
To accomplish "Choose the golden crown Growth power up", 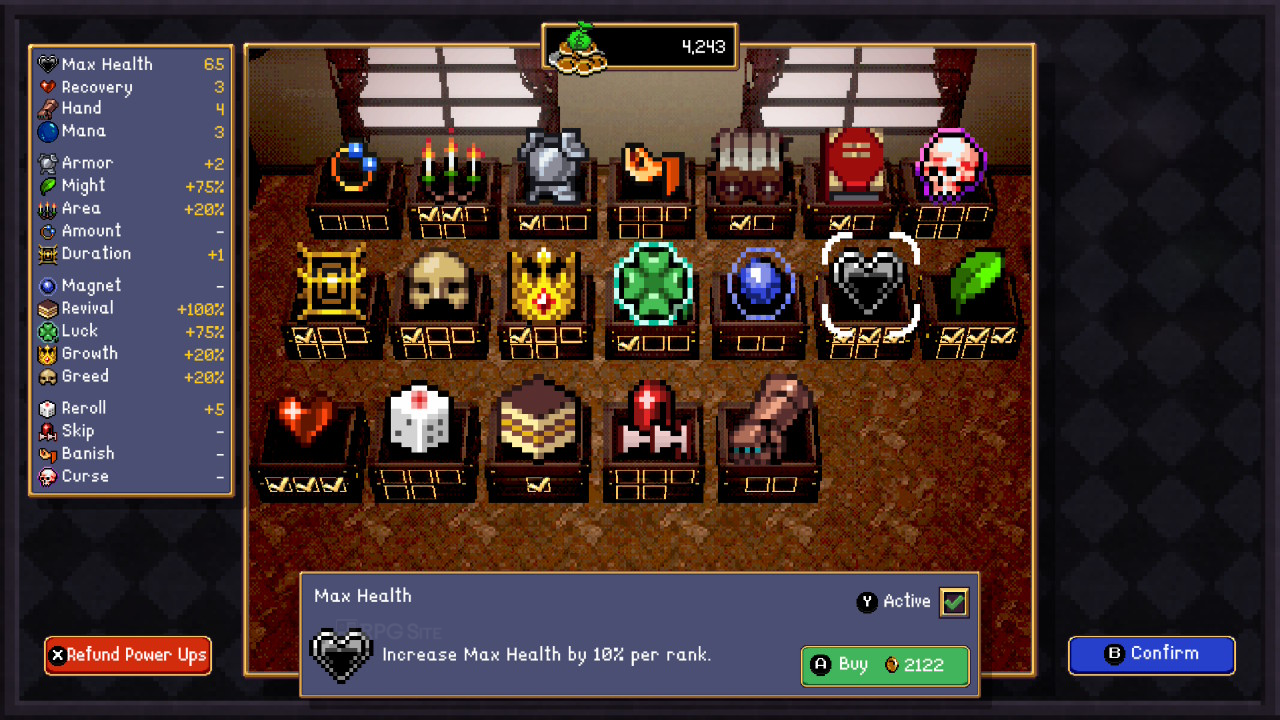I will tap(544, 284).
